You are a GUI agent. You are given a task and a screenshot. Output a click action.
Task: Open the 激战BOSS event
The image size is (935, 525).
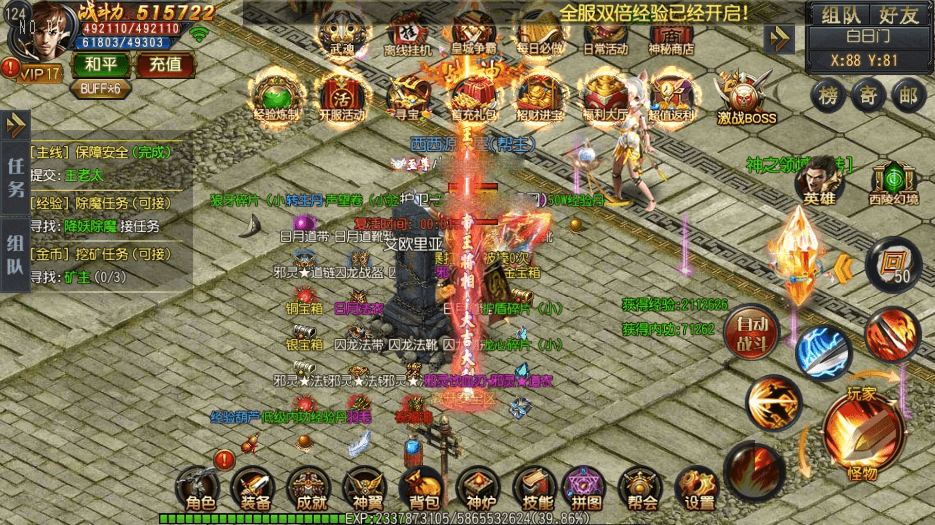tap(746, 98)
